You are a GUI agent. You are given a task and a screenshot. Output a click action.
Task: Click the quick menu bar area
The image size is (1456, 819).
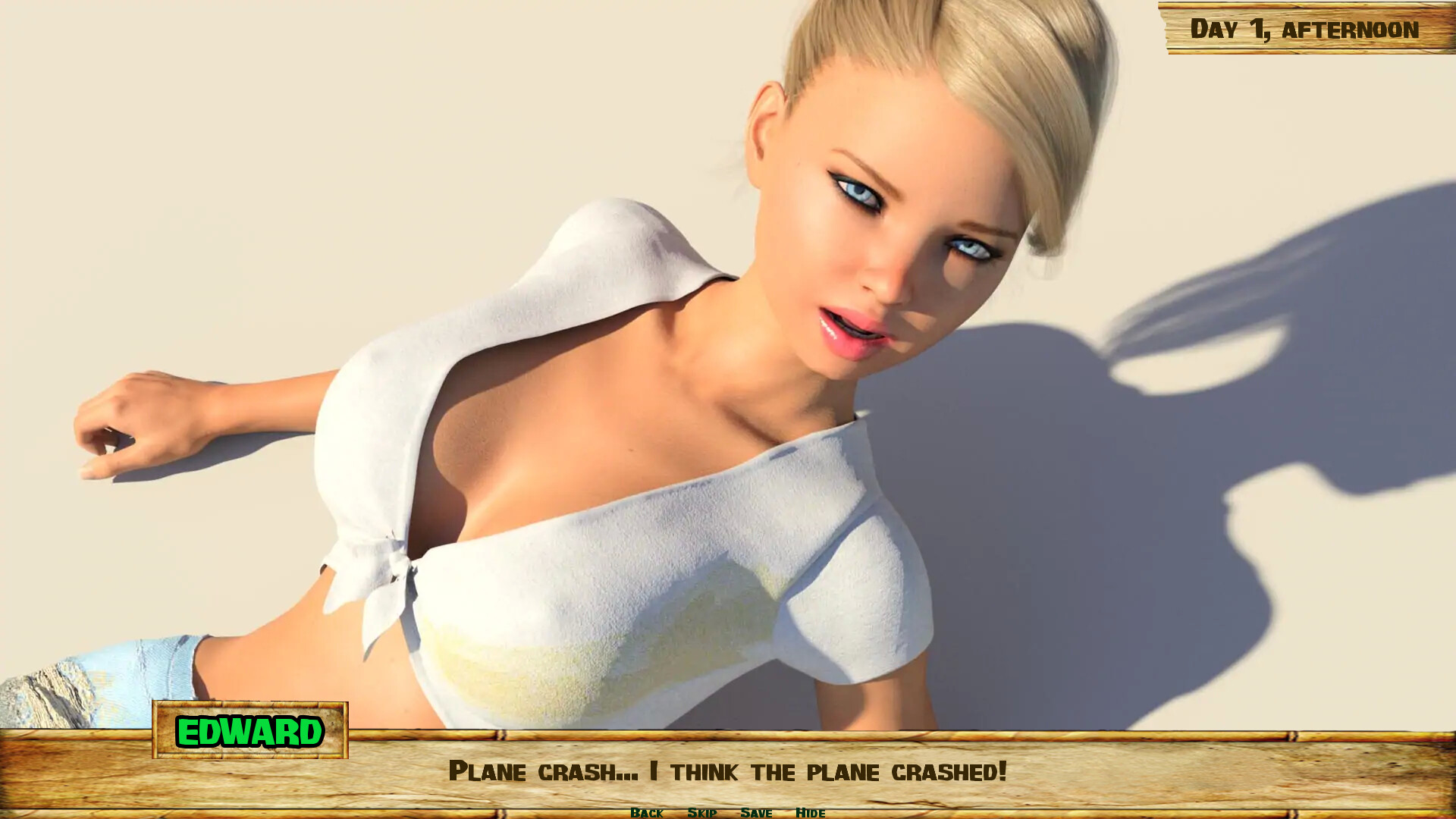tap(728, 812)
